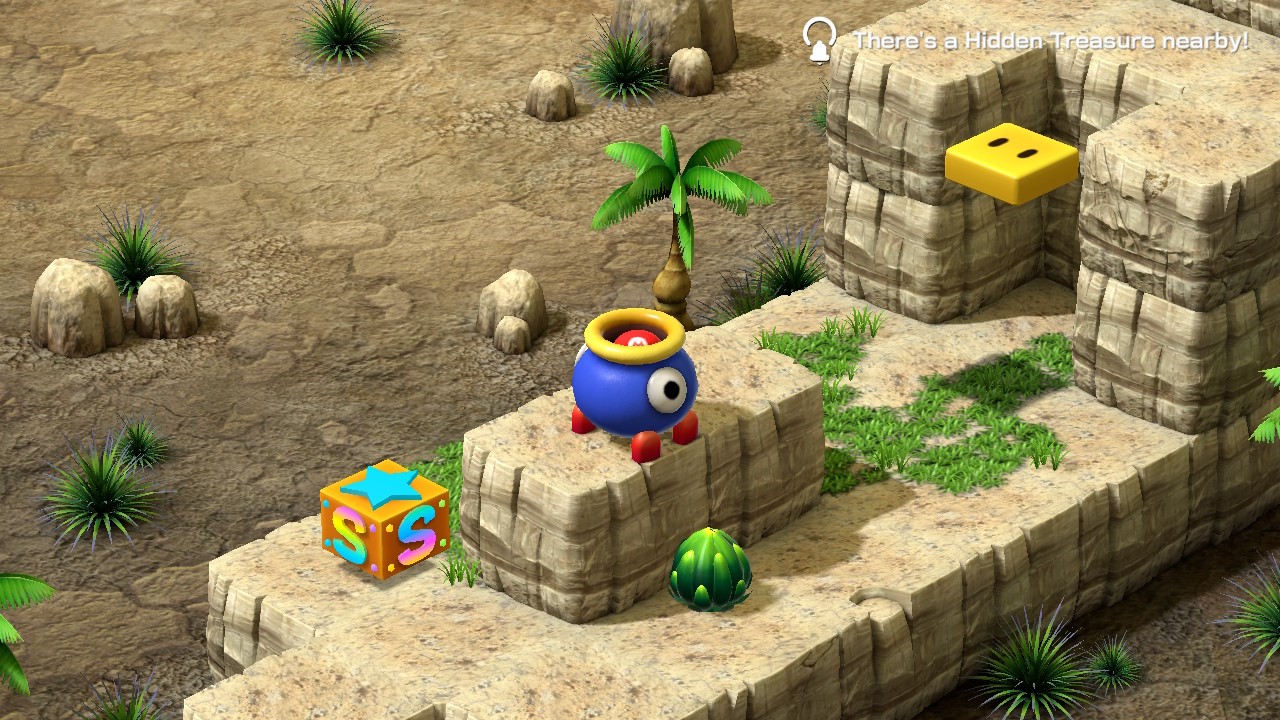Screen dimensions: 1280x720
Task: Click the Hidden Treasure signal bell icon
Action: (820, 41)
